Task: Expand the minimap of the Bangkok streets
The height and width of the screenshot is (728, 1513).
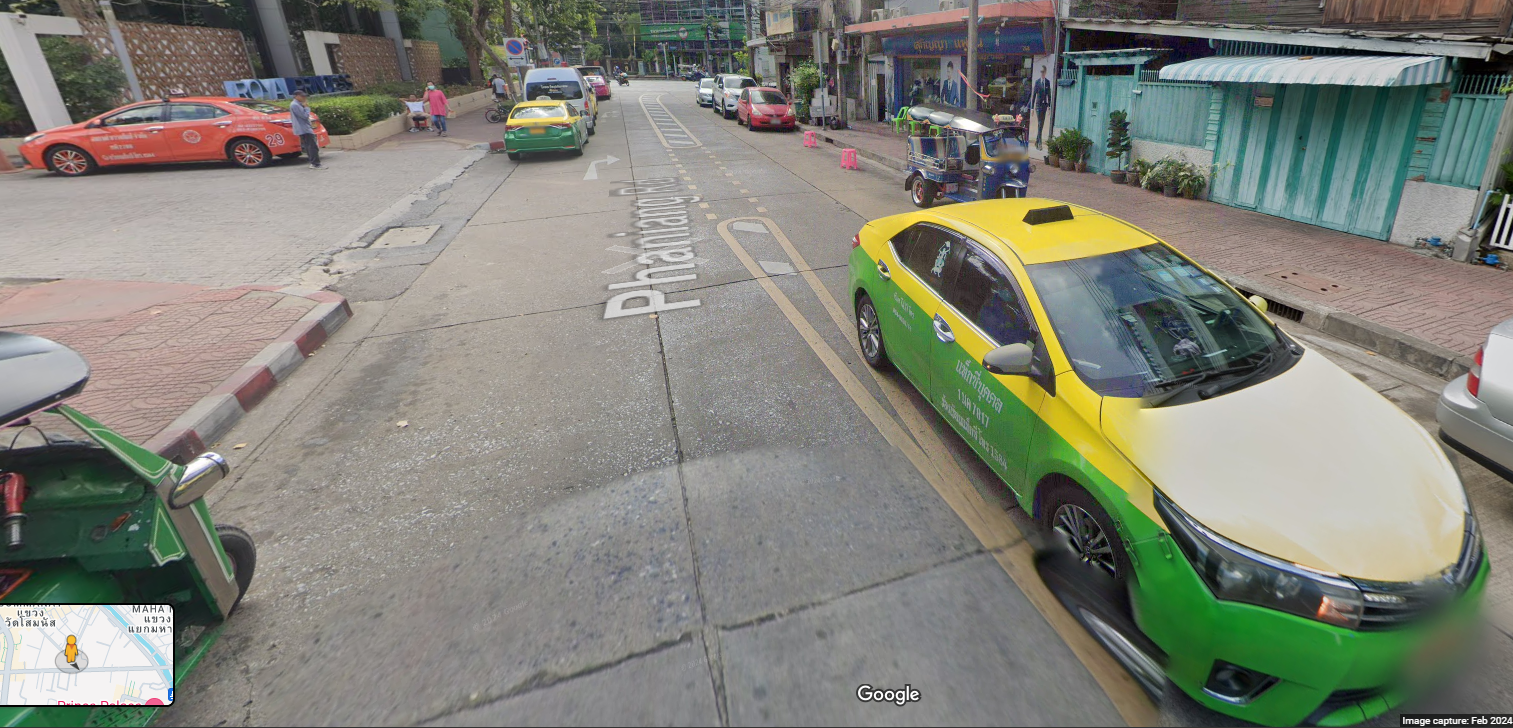Action: [x=120, y=640]
